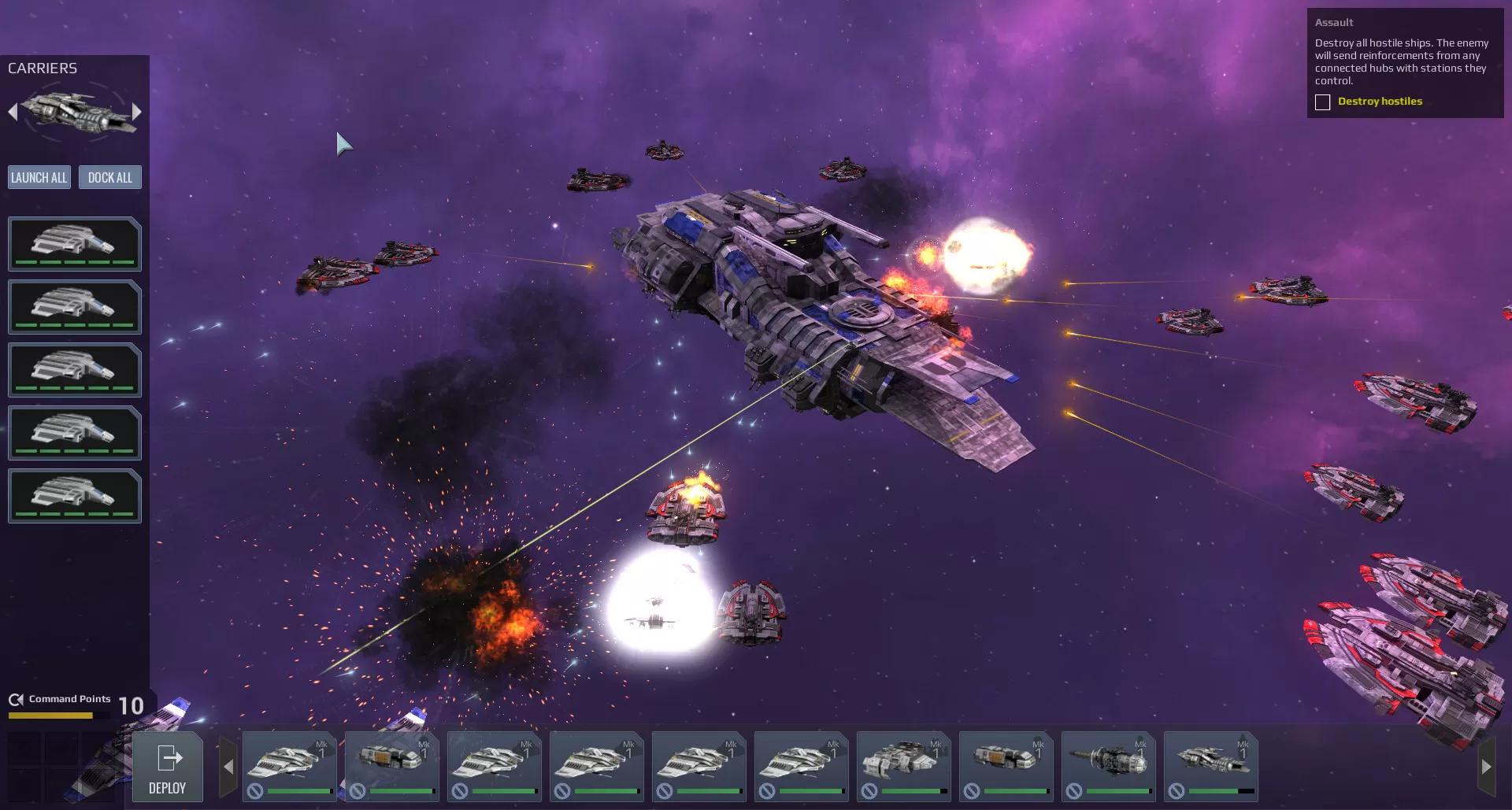Select the top docked fighter thumbnail in Carriers list
This screenshot has height=810, width=1512.
point(74,243)
